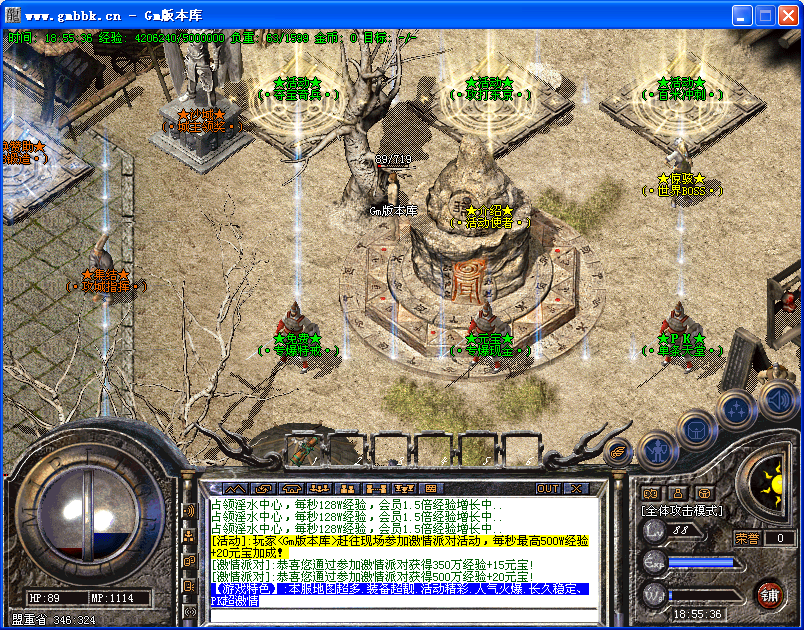
Task: Click the X button beside OUT
Action: [576, 489]
